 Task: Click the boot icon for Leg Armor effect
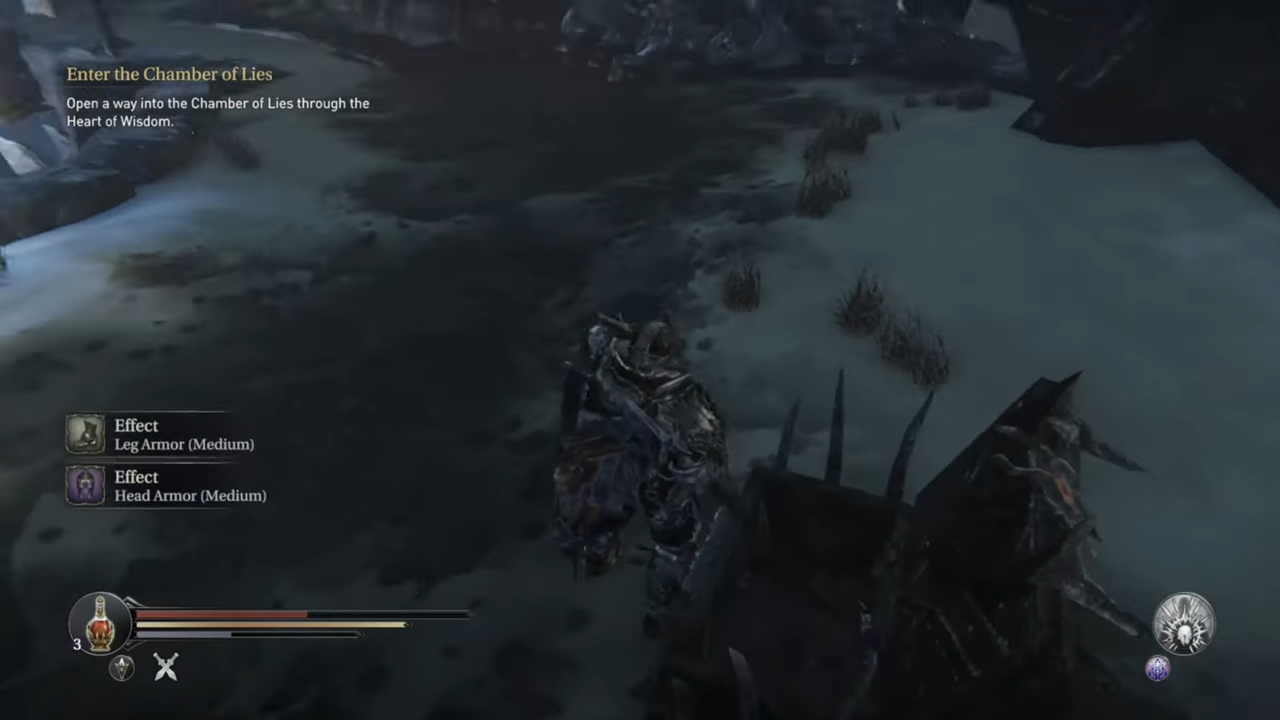85,434
